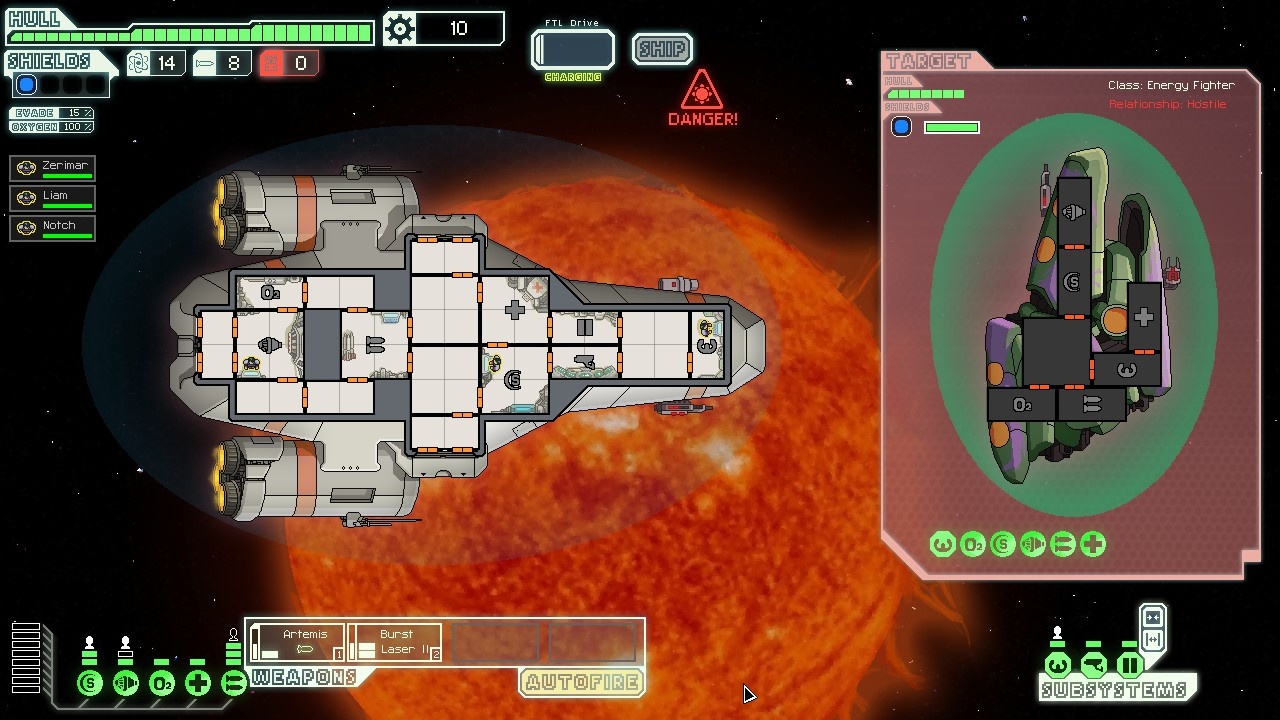Open all doors with the outward-arrows button

(x=1152, y=639)
